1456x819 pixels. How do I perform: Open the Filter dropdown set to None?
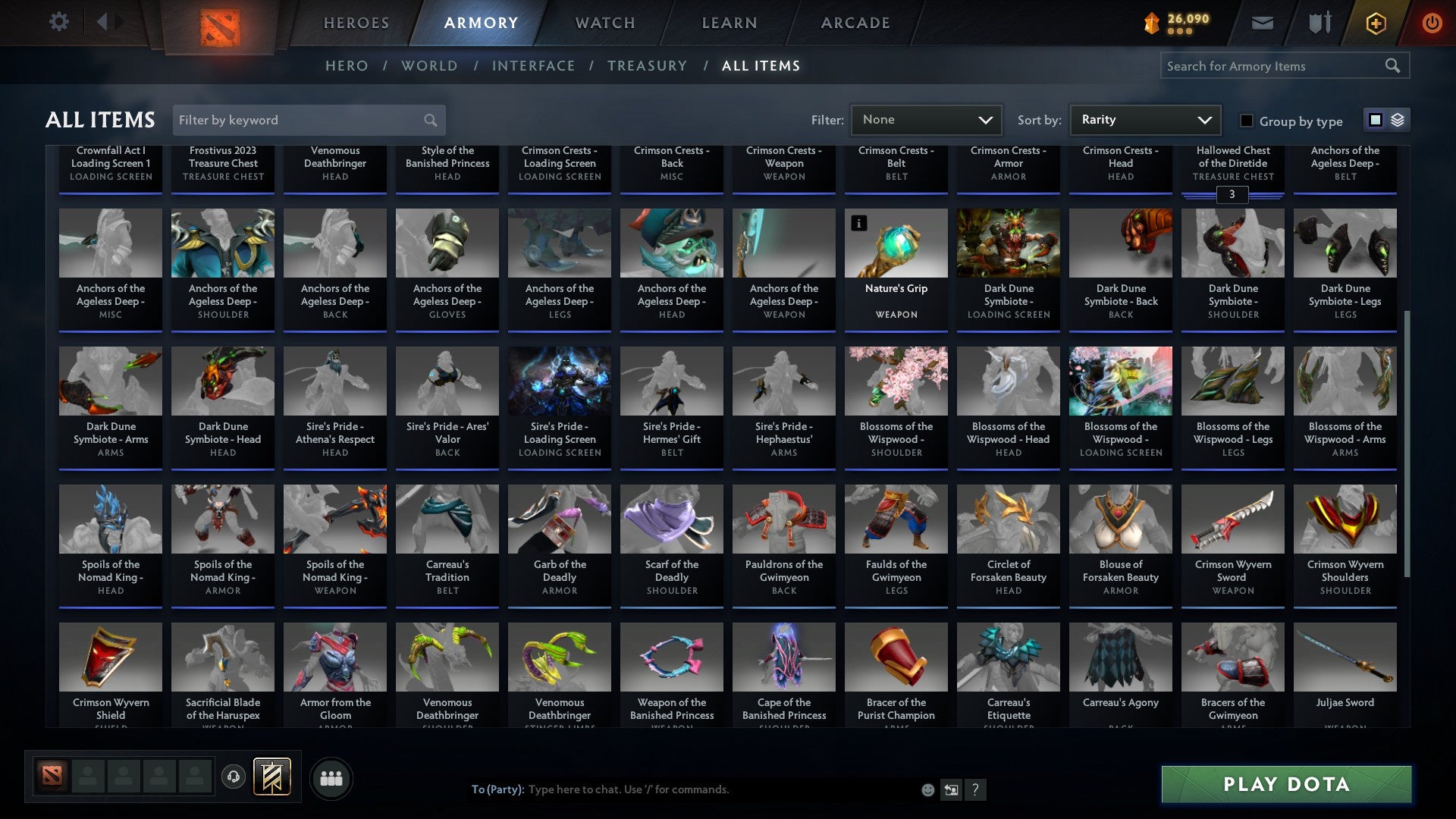[x=925, y=120]
